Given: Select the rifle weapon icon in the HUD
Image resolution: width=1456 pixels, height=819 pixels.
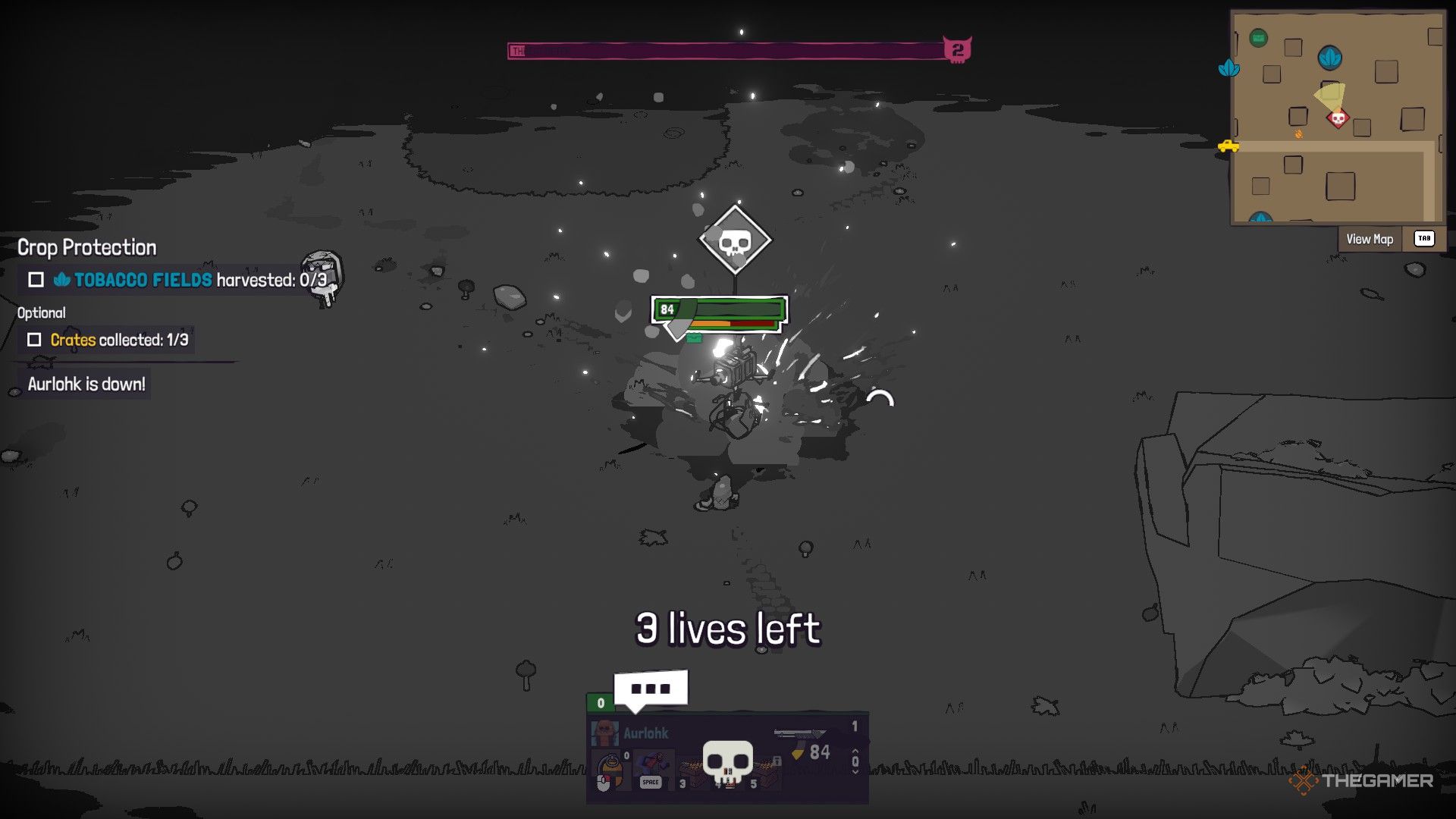Looking at the screenshot, I should coord(800,733).
